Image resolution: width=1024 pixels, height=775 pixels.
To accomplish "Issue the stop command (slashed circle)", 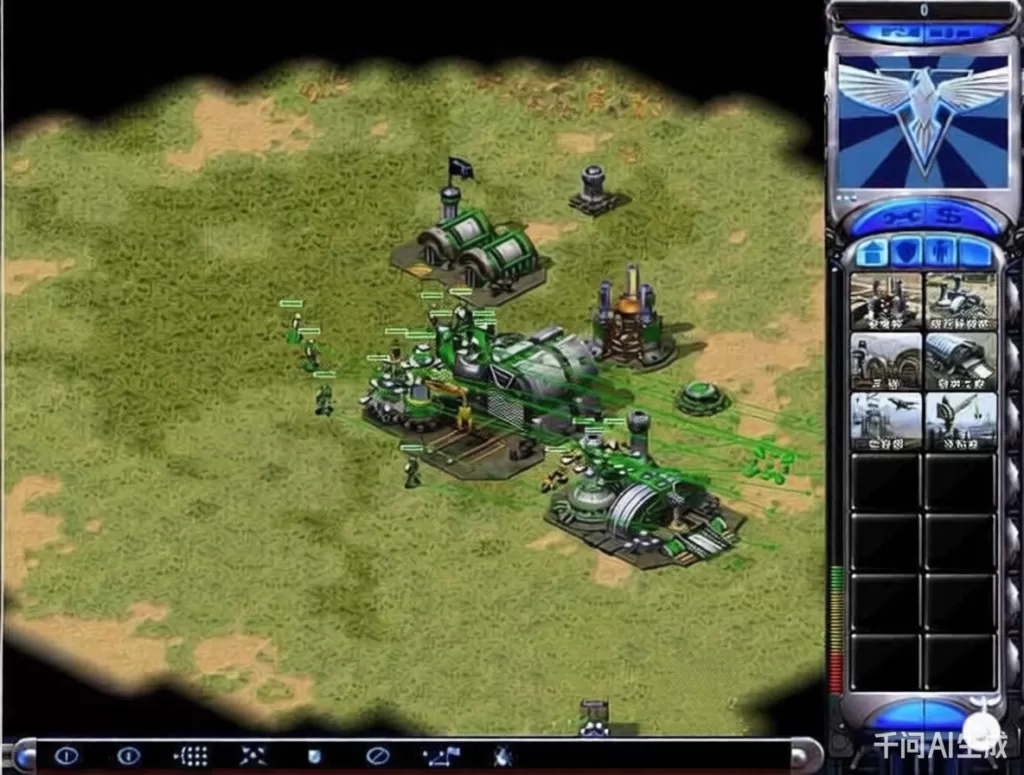I will point(377,756).
